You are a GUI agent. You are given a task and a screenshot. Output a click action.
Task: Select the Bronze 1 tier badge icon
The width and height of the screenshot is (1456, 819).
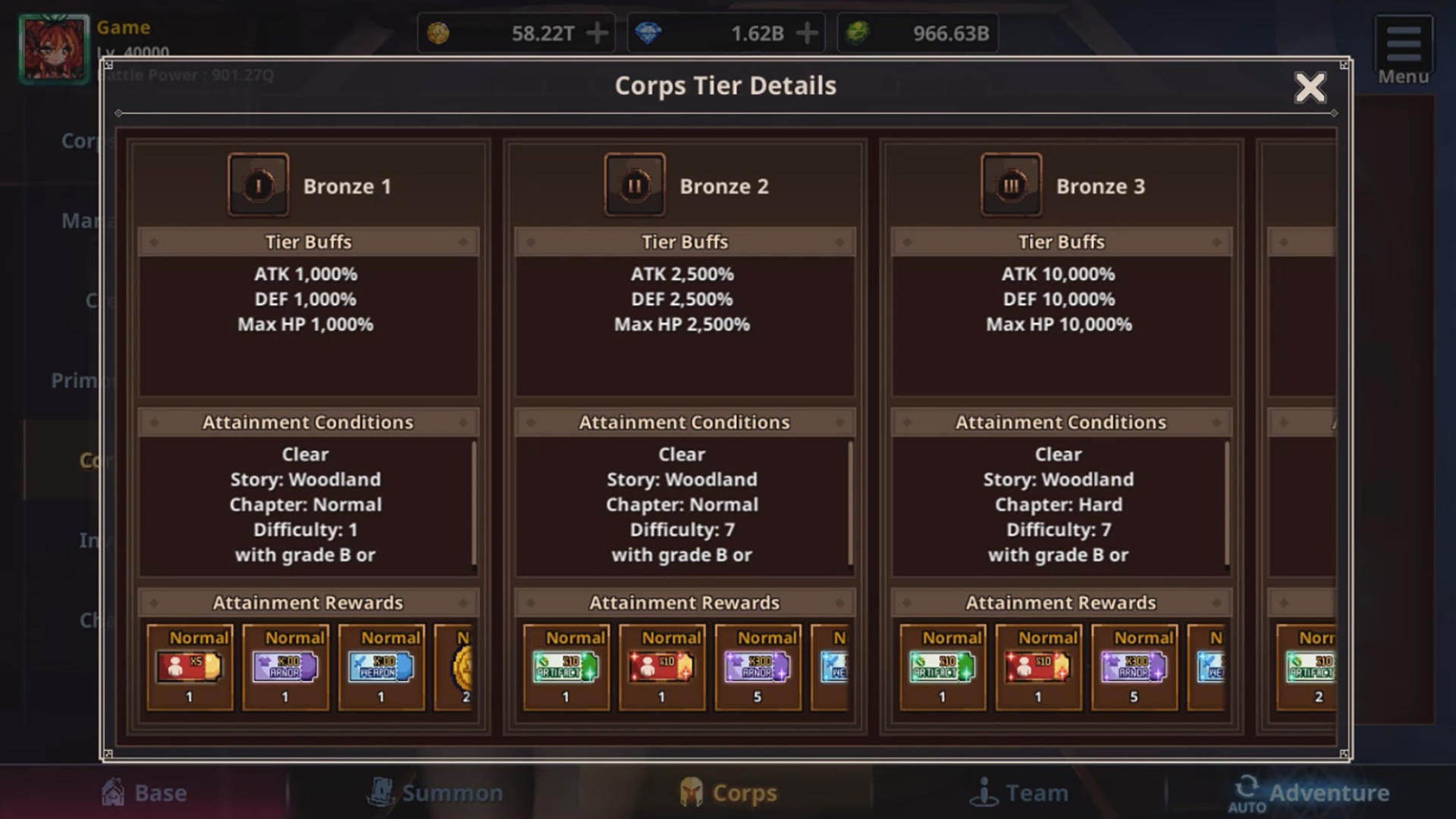(258, 184)
